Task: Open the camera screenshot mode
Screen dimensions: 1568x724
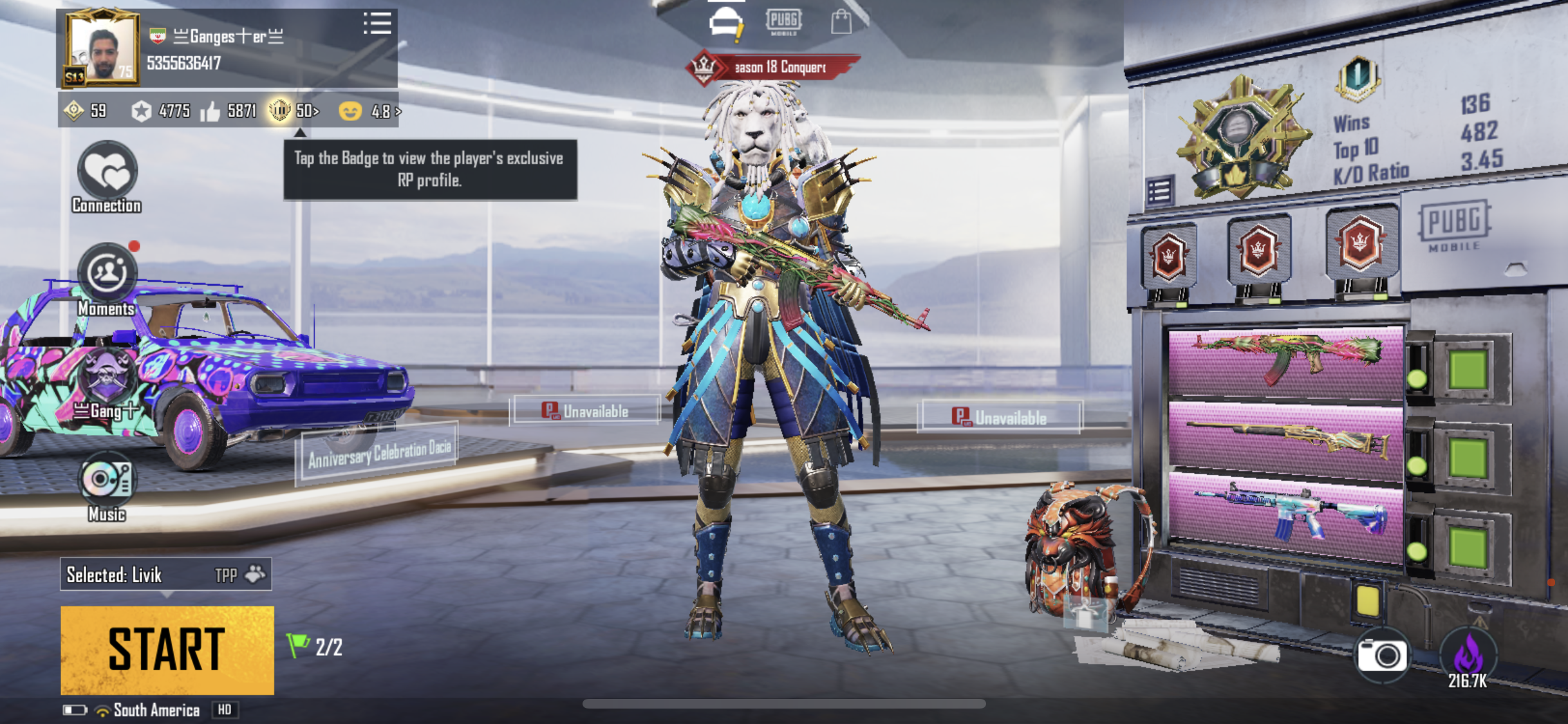Action: 1381,655
